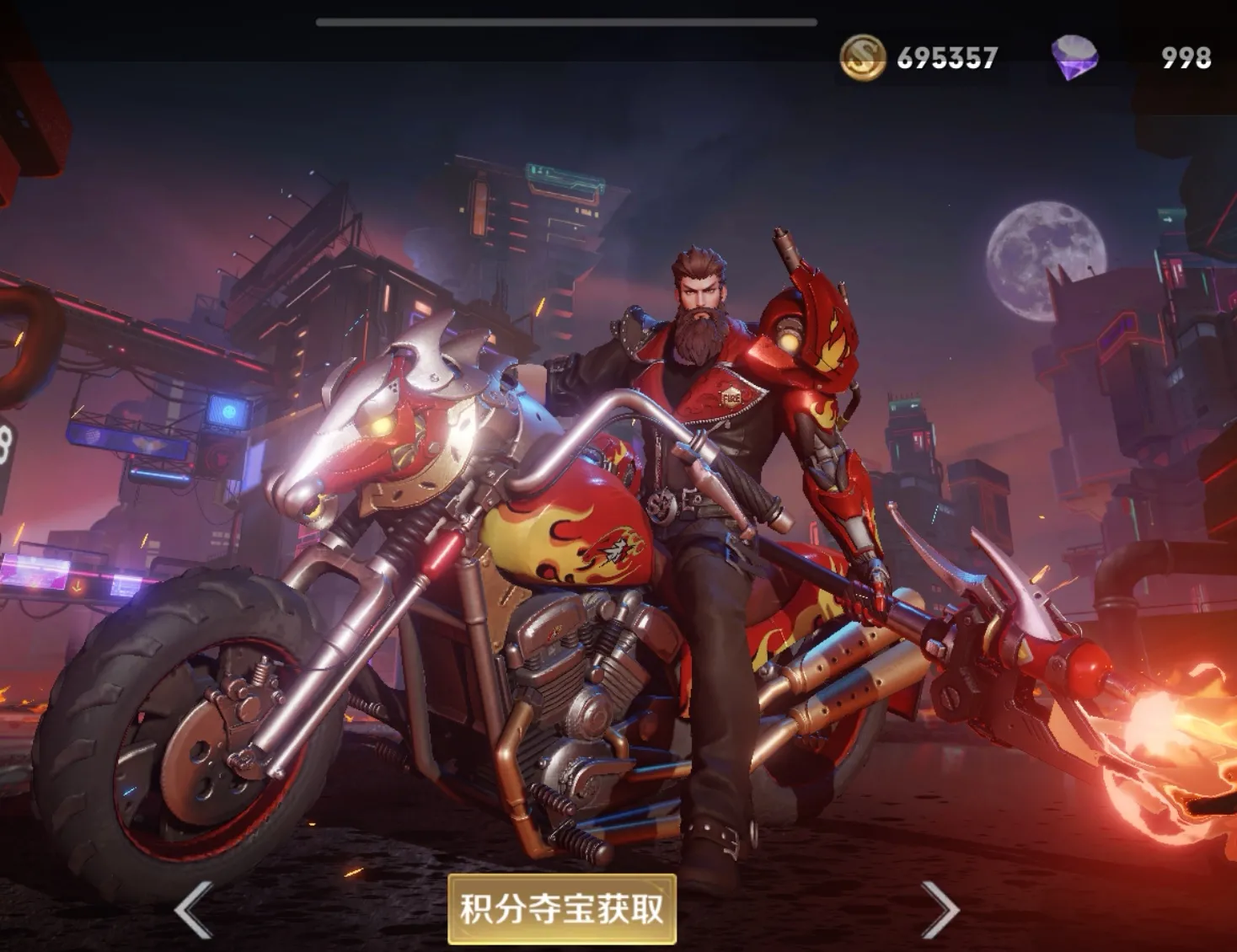Show next skin with right arrow

(938, 909)
